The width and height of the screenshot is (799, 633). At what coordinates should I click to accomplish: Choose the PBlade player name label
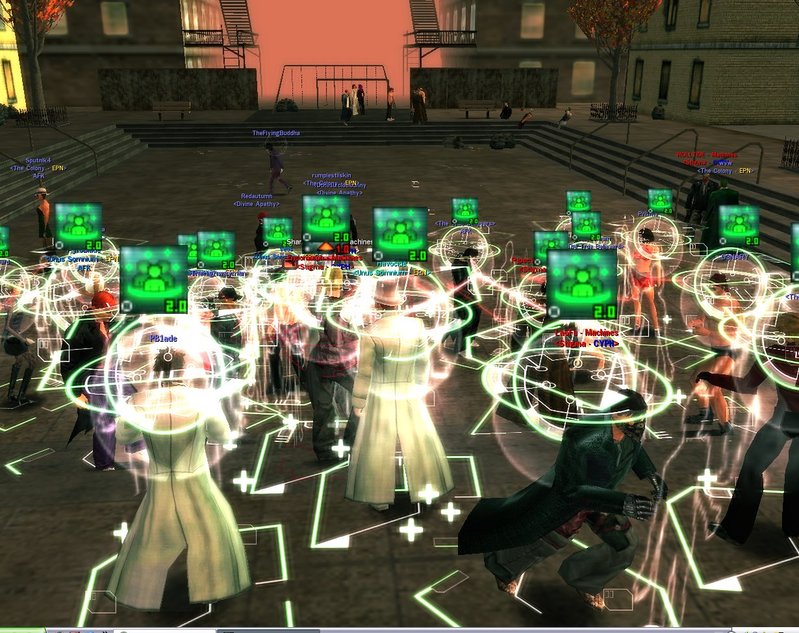(164, 338)
